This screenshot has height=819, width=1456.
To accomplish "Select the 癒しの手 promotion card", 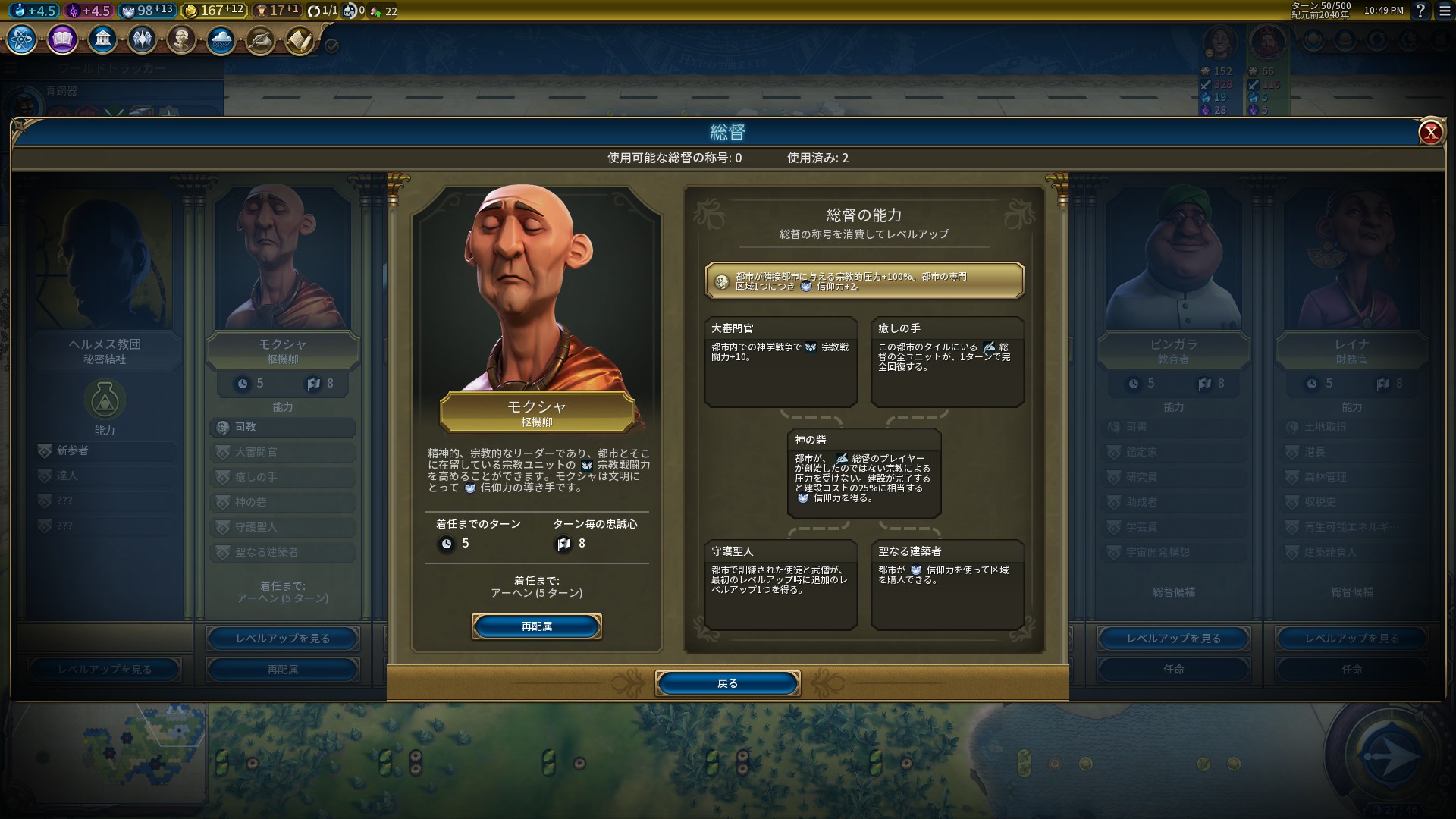I will pos(947,361).
